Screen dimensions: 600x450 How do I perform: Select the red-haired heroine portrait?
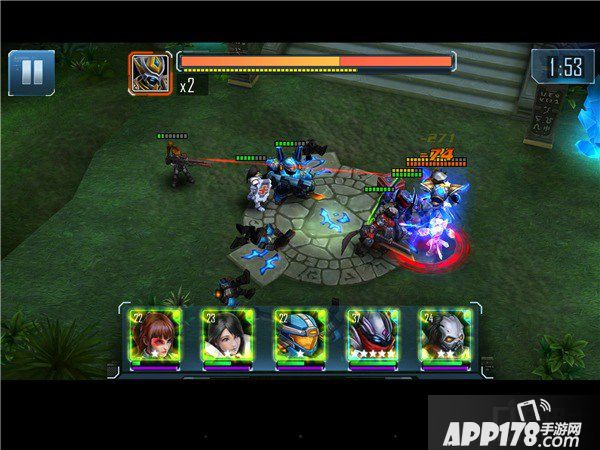(153, 337)
